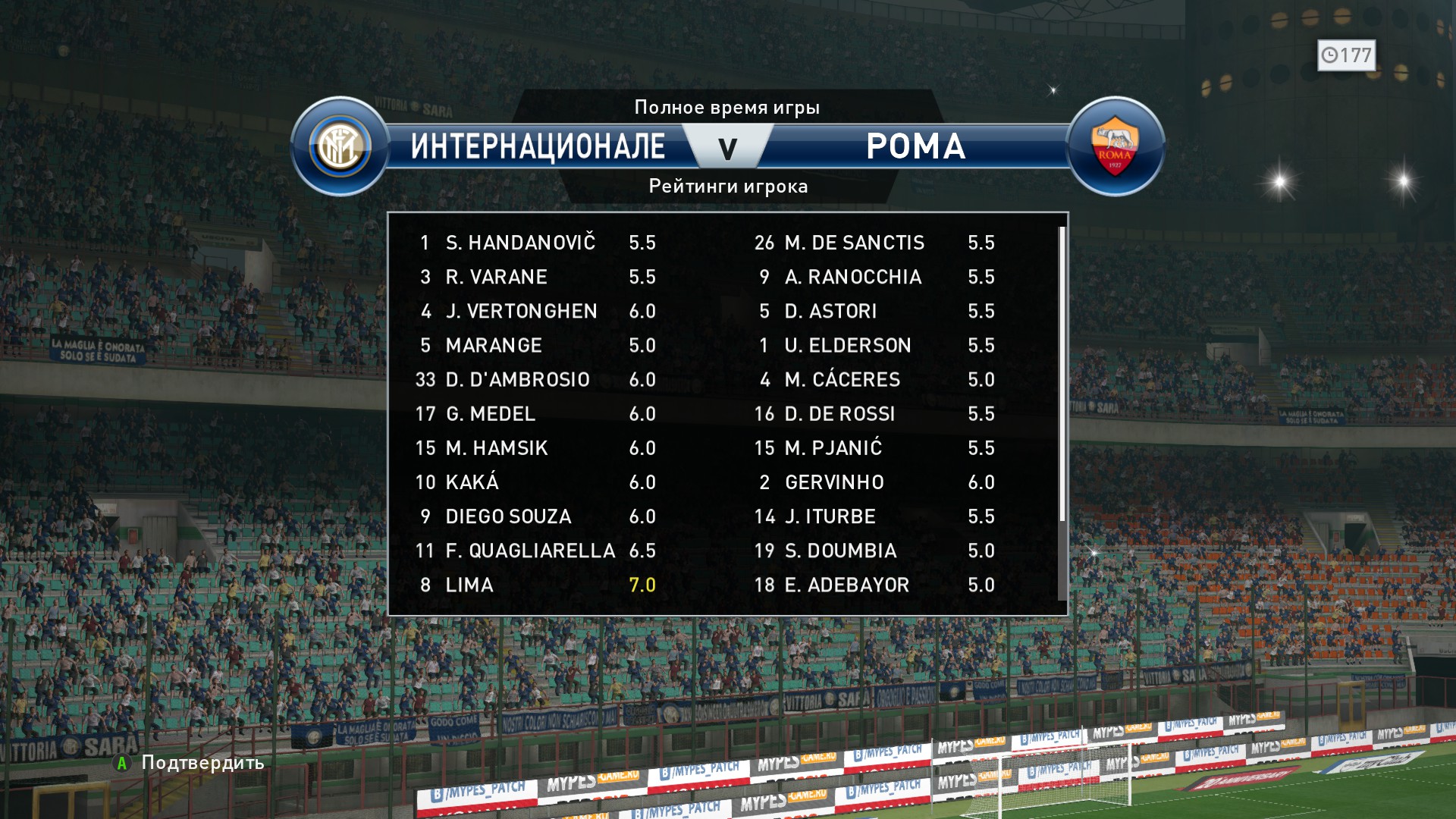Image resolution: width=1456 pixels, height=819 pixels.
Task: Click the player ratings list scrollbar
Action: click(1062, 373)
